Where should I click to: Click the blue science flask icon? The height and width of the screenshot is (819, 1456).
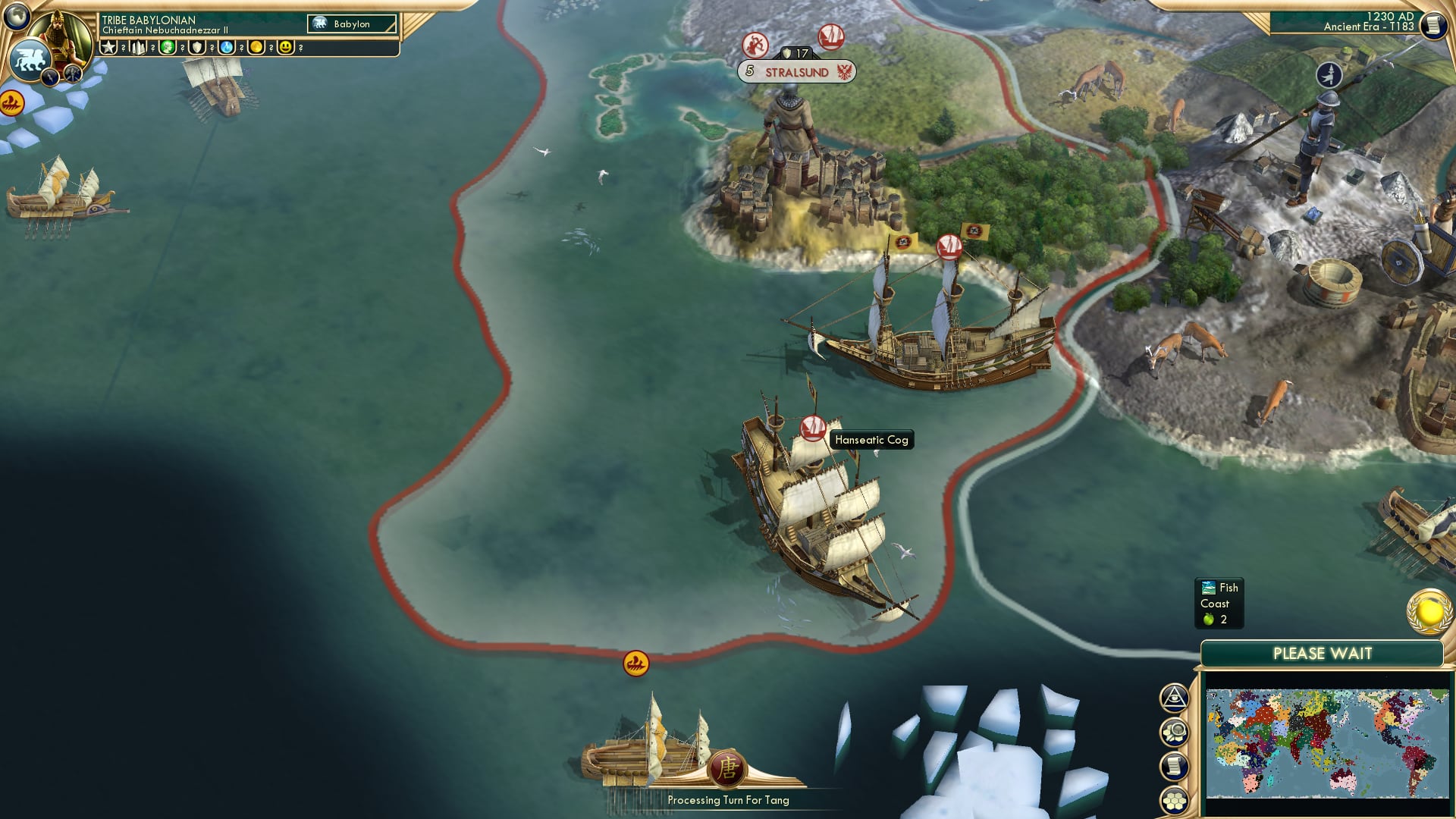(227, 48)
